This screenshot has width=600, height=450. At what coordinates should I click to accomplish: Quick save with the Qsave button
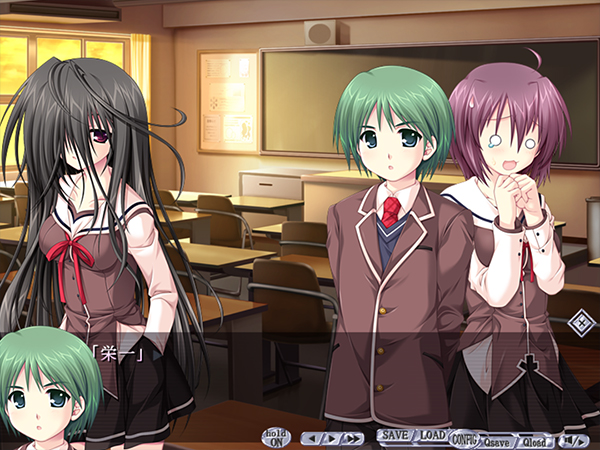(498, 438)
